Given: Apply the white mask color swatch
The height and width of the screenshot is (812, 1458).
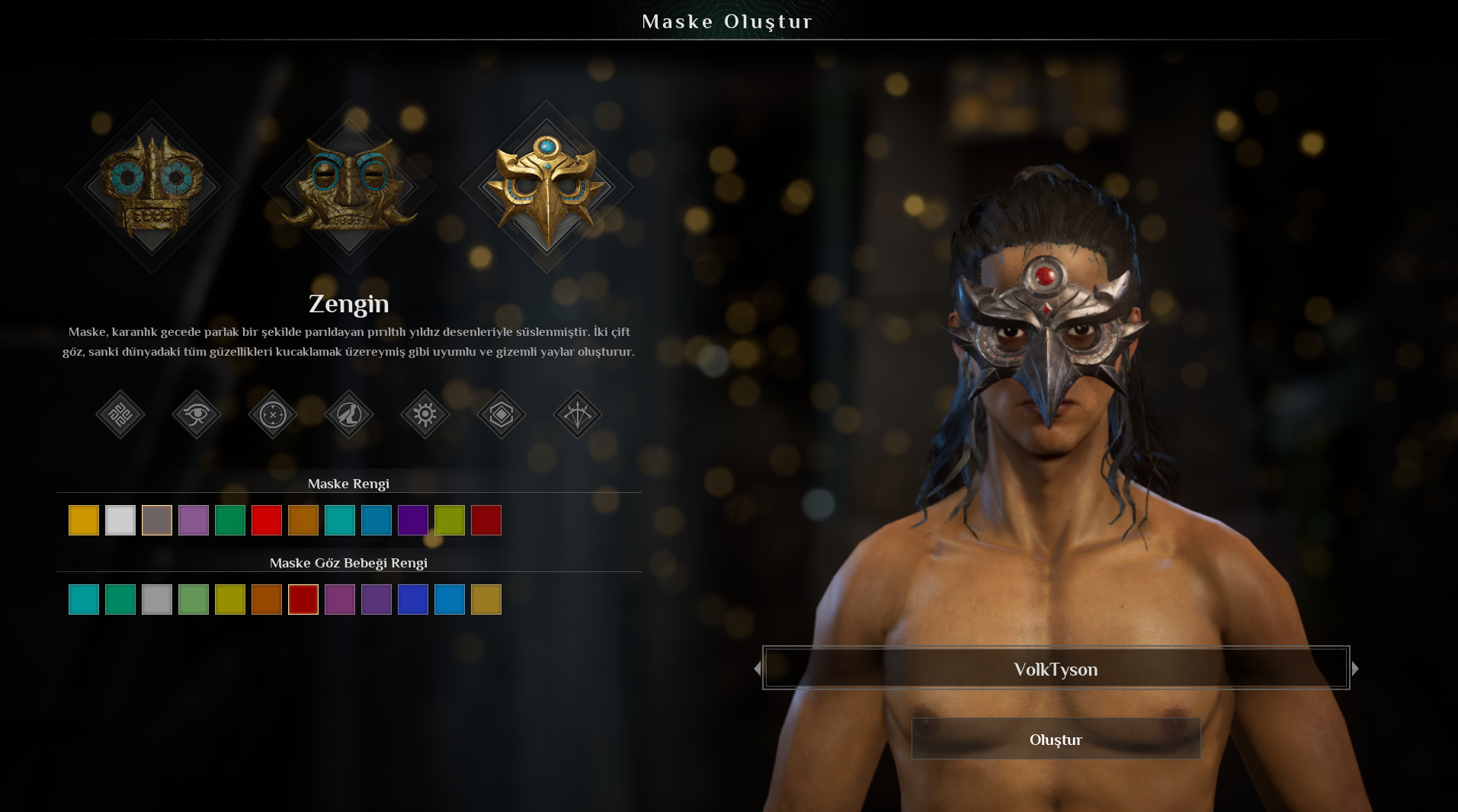Looking at the screenshot, I should 120,520.
